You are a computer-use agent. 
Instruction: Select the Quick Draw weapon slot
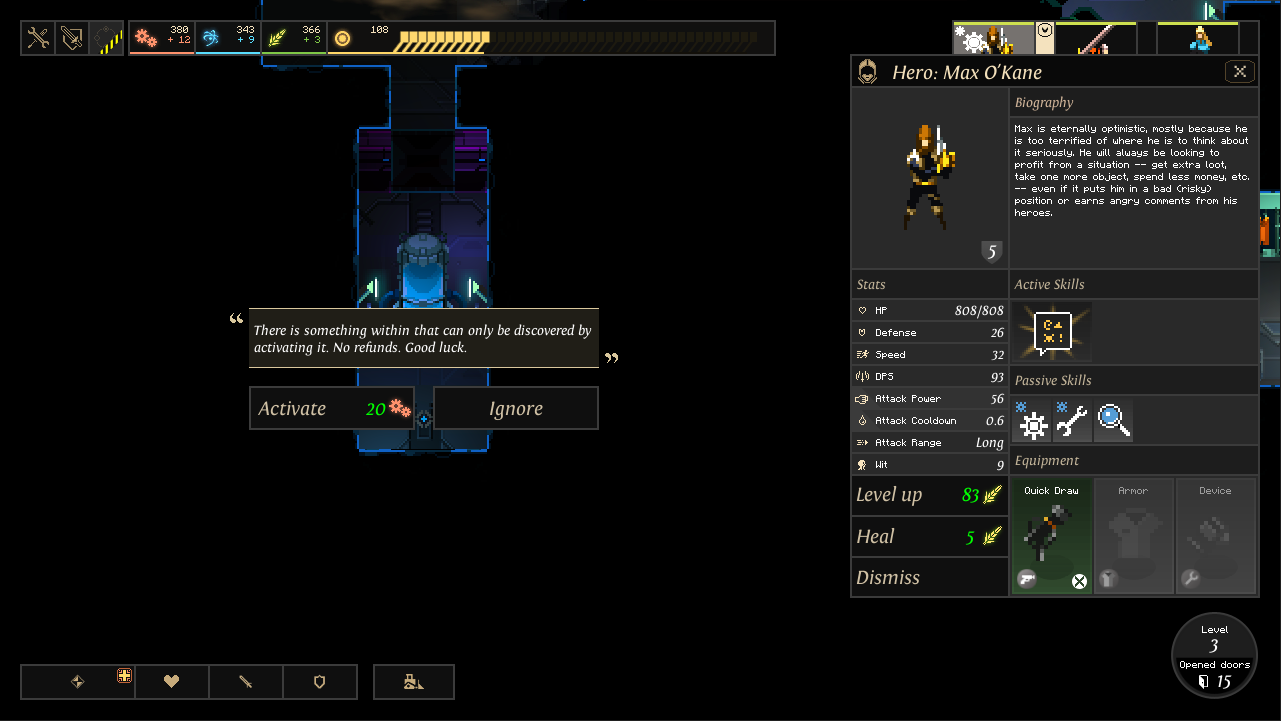[1051, 537]
